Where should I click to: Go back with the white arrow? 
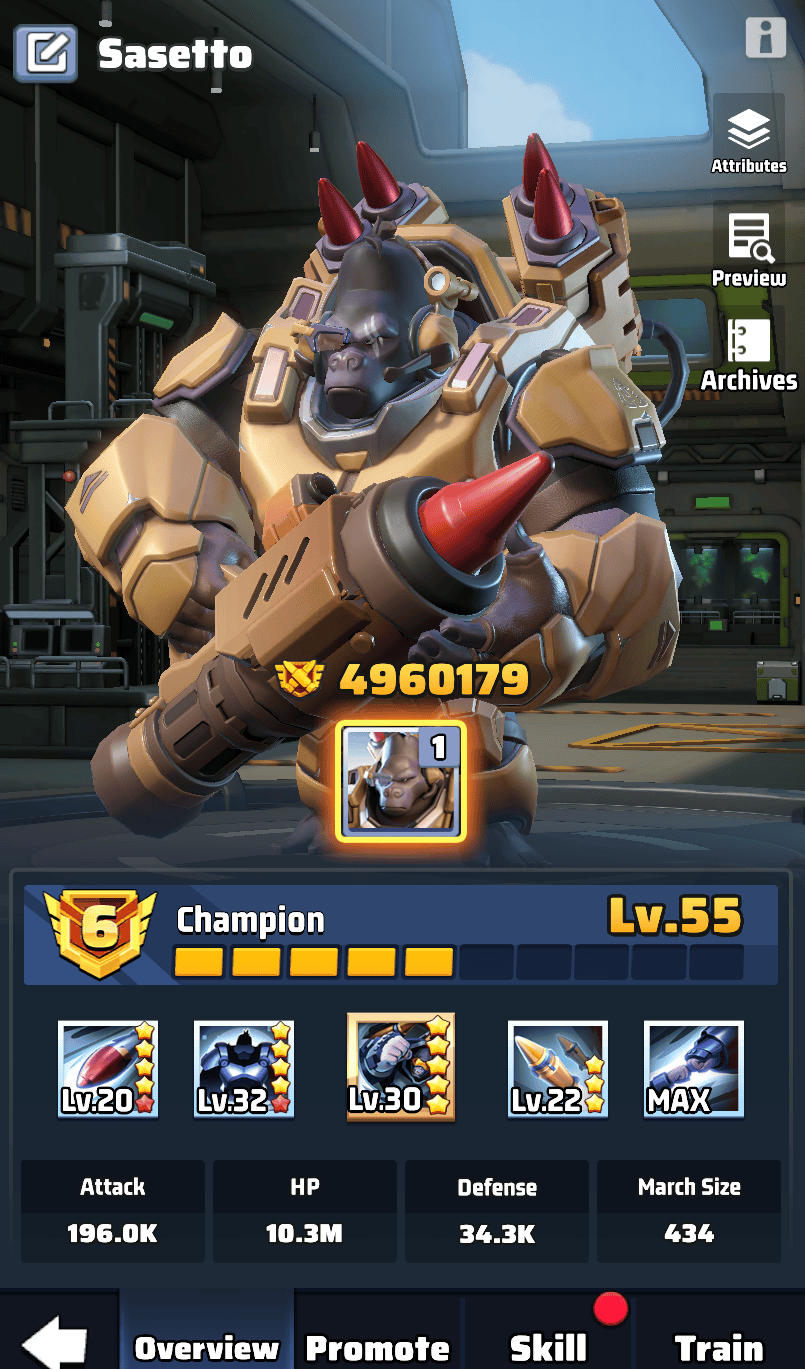coord(55,1342)
